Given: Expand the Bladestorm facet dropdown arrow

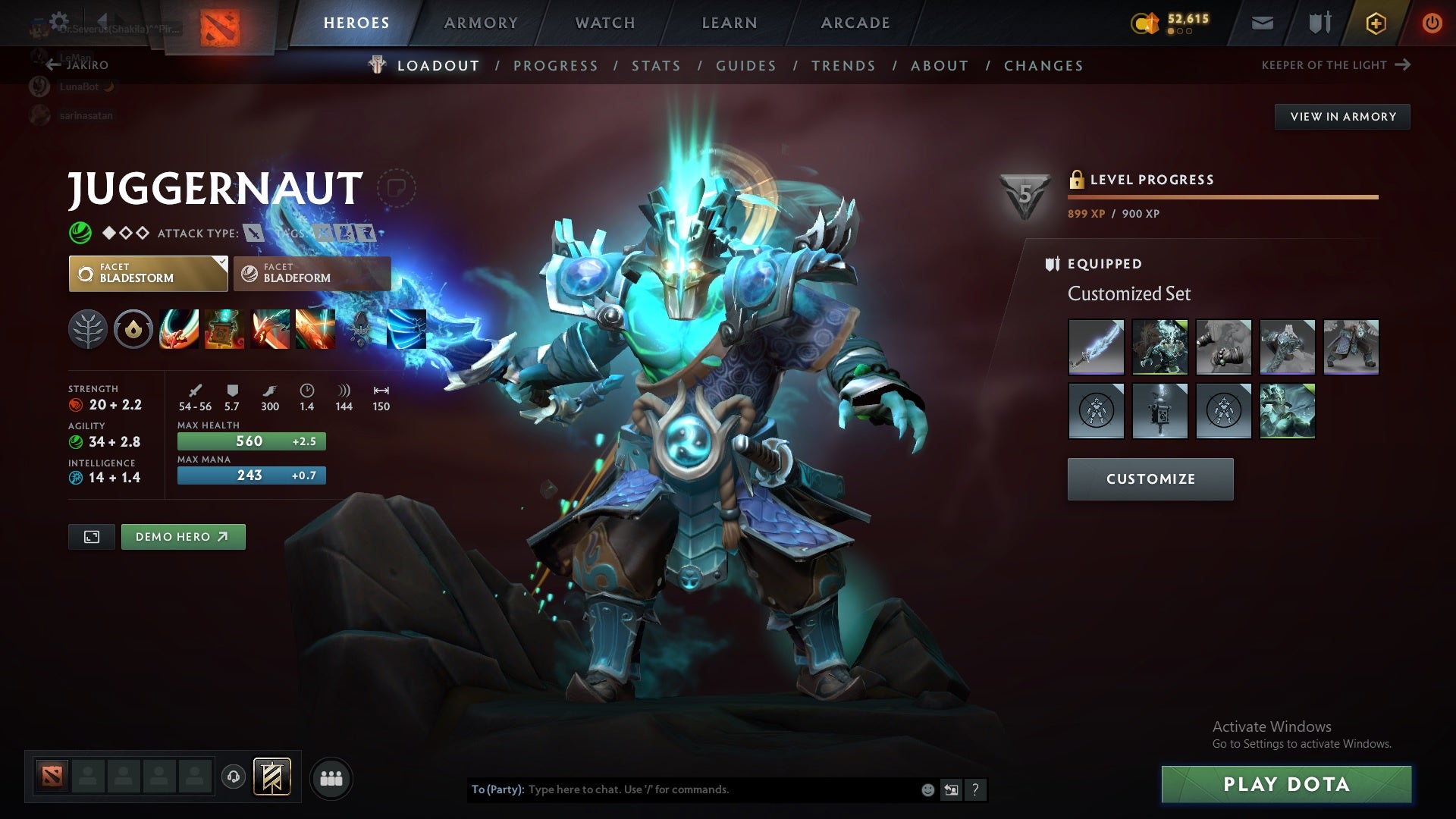Looking at the screenshot, I should [x=221, y=263].
